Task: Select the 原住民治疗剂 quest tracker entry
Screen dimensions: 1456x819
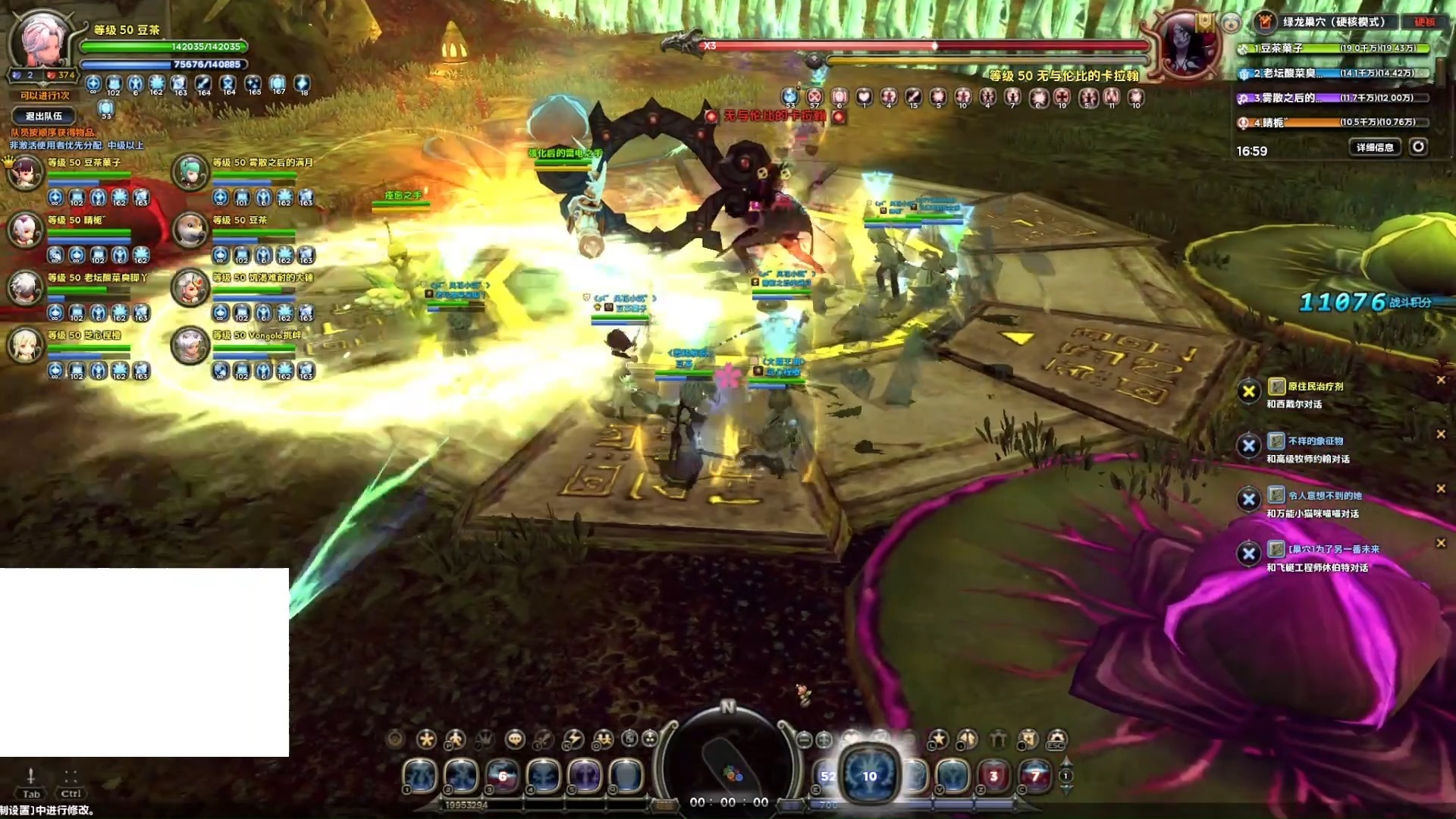Action: [1315, 387]
